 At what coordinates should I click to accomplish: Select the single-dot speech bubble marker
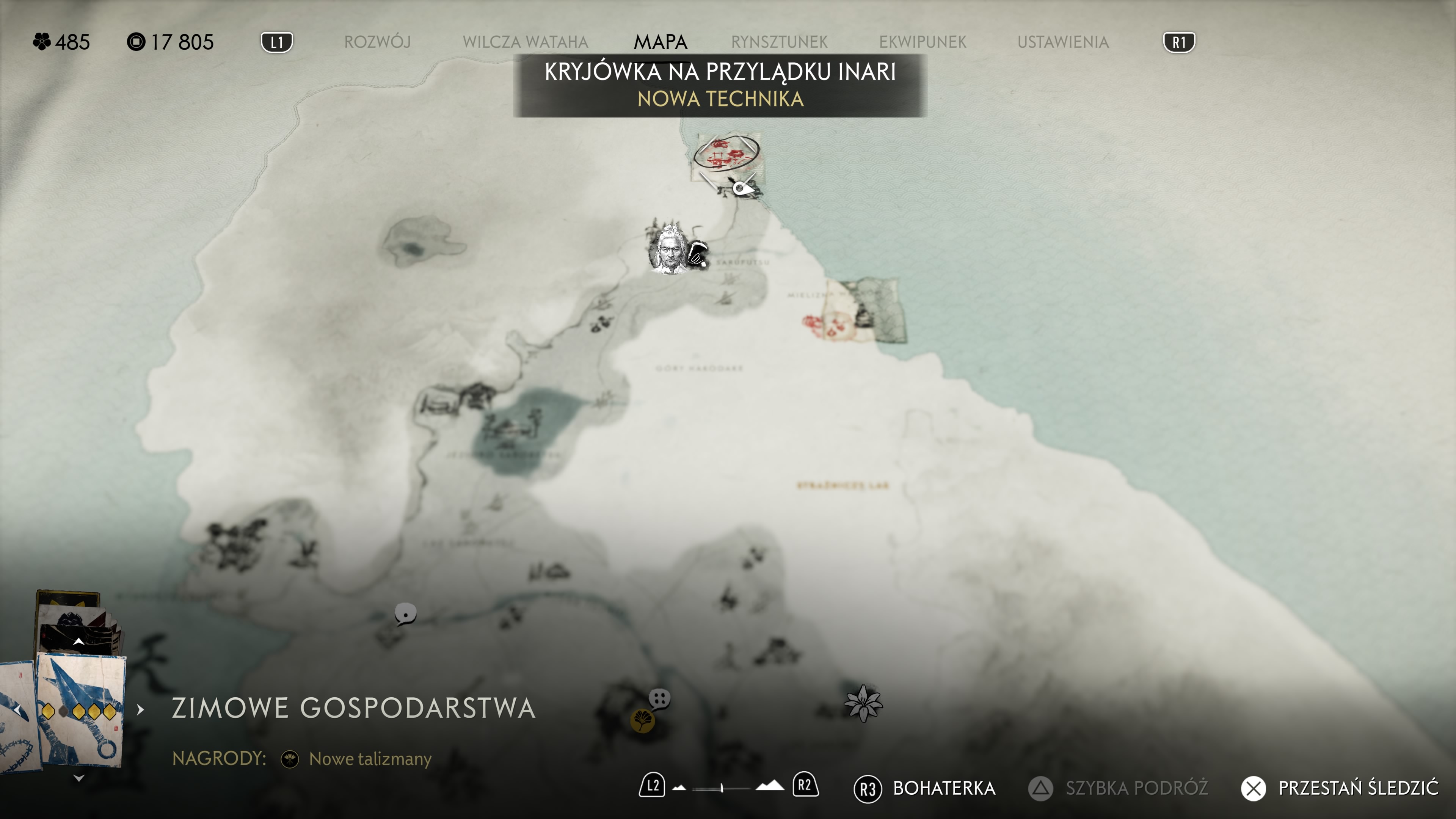tap(405, 613)
